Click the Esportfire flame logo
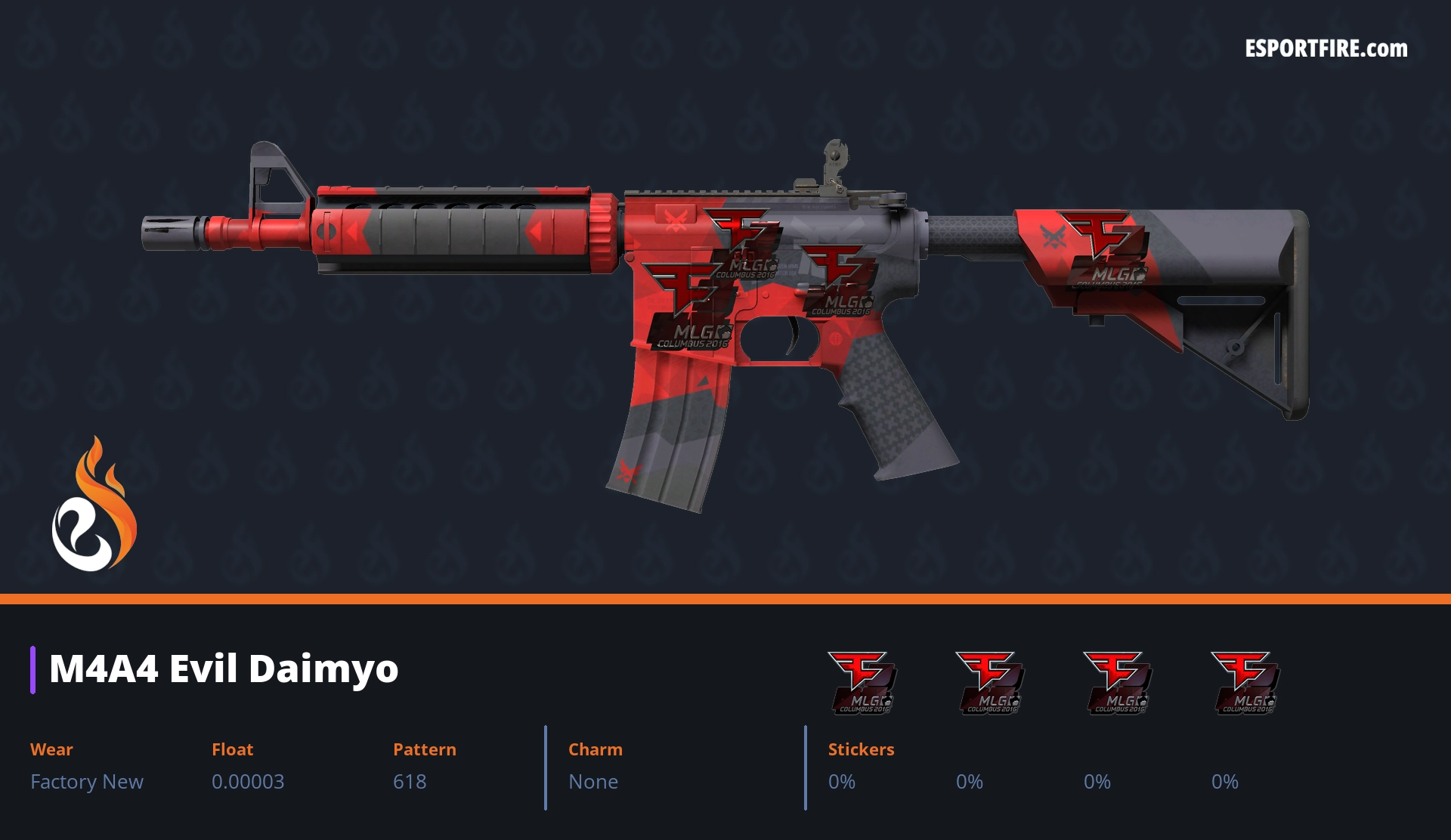This screenshot has width=1451, height=840. coord(94,505)
